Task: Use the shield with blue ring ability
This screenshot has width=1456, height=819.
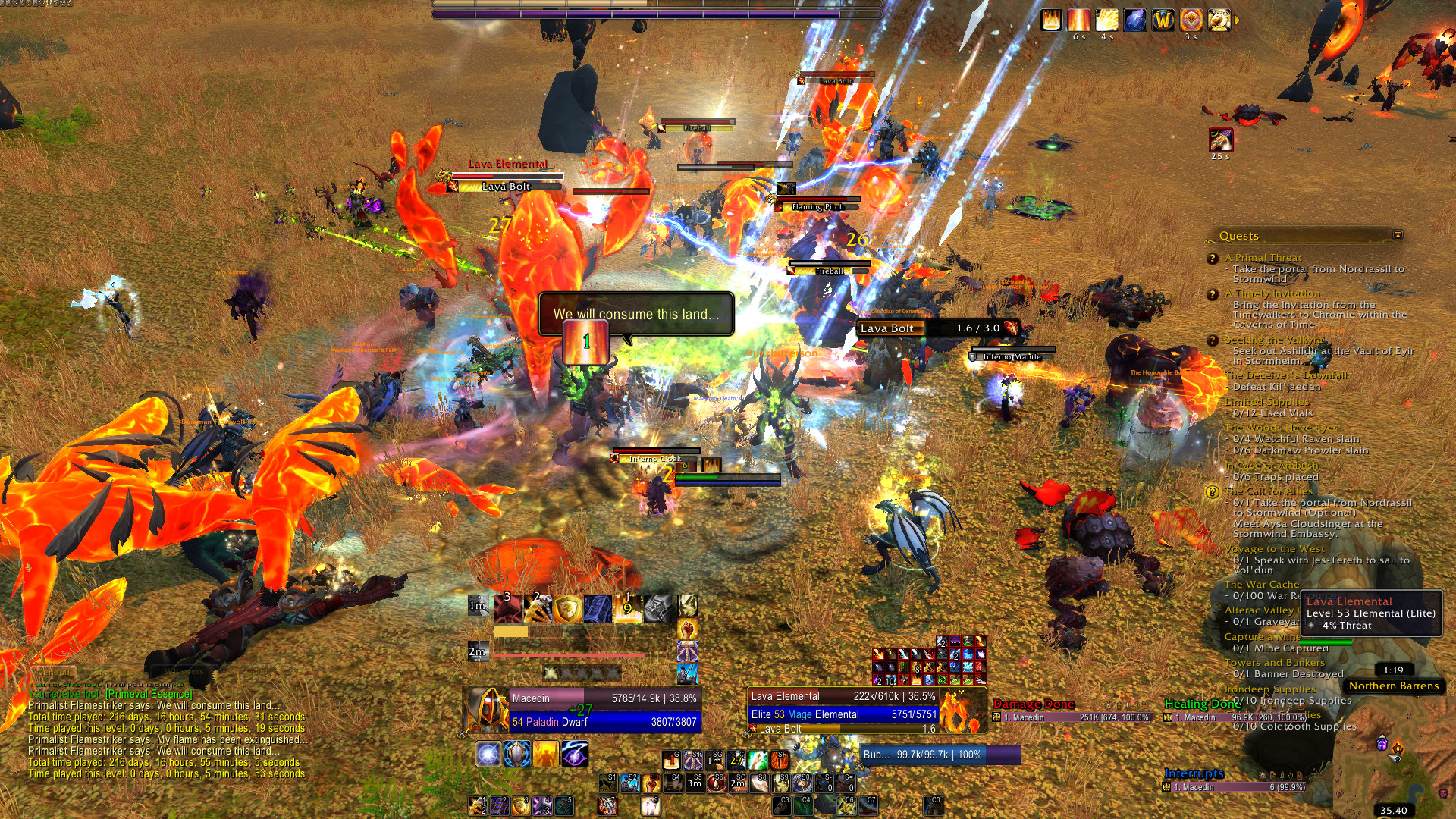Action: (517, 755)
